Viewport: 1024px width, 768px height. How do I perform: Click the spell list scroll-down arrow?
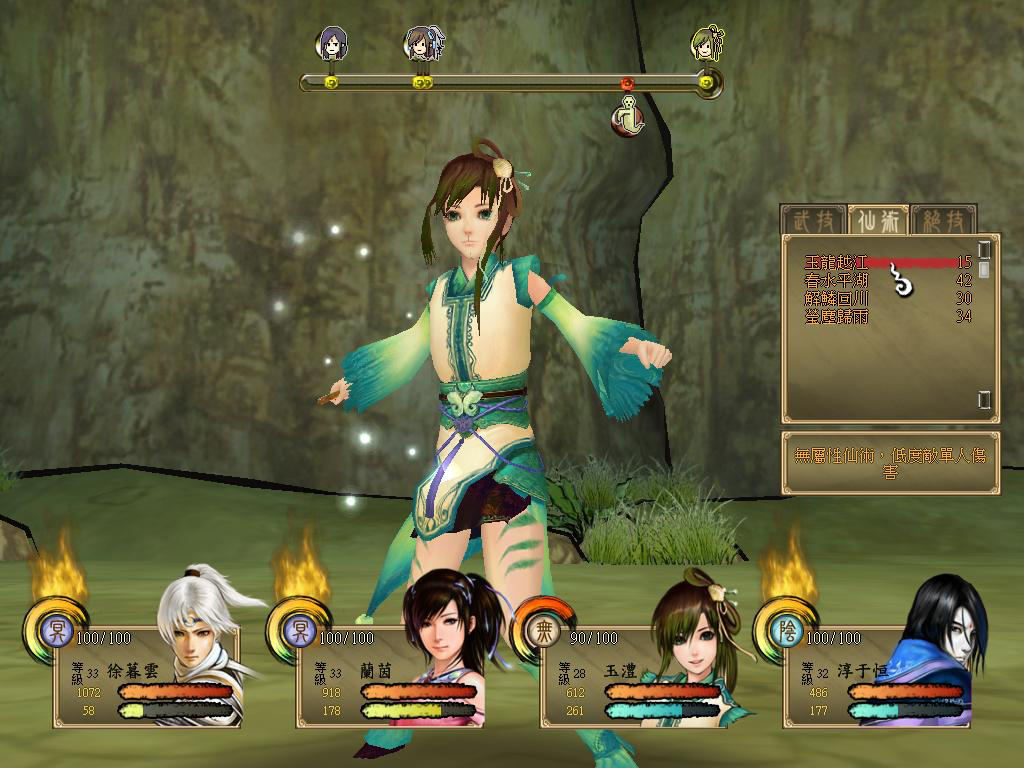coord(984,400)
